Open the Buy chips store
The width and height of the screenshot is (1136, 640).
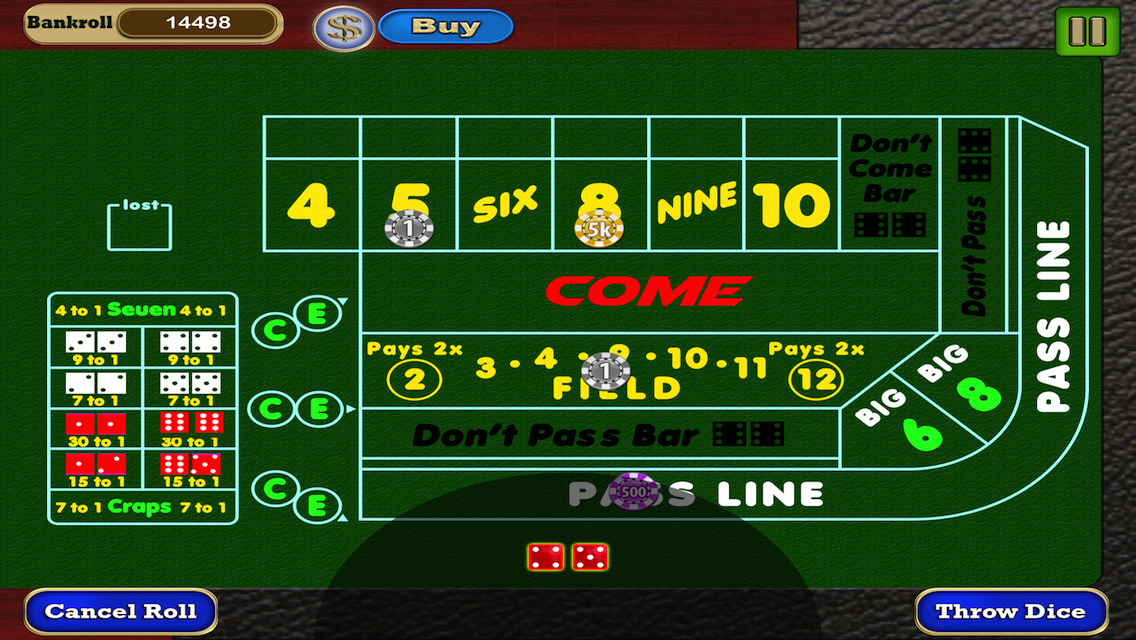point(446,26)
